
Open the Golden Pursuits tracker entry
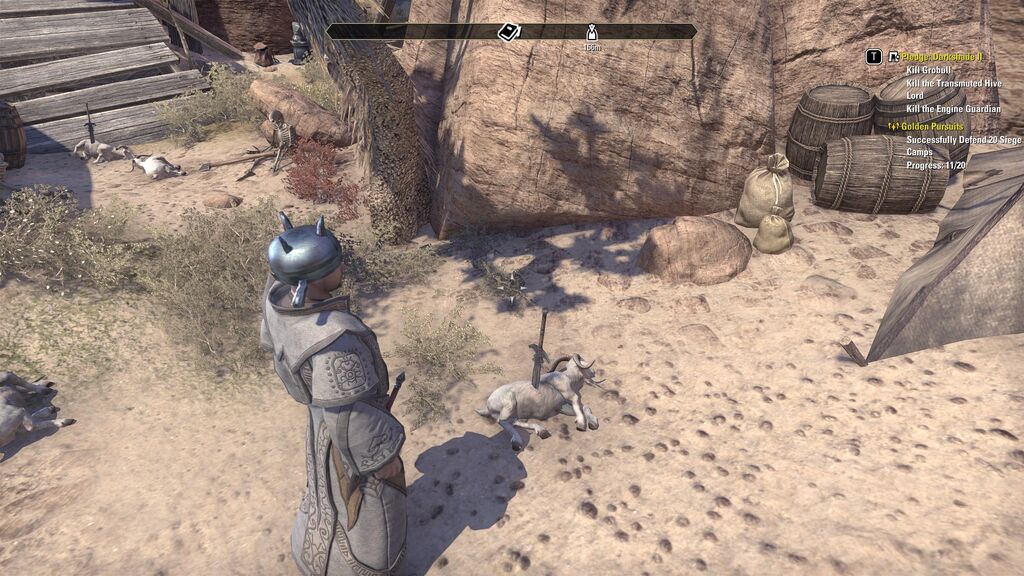coord(932,126)
